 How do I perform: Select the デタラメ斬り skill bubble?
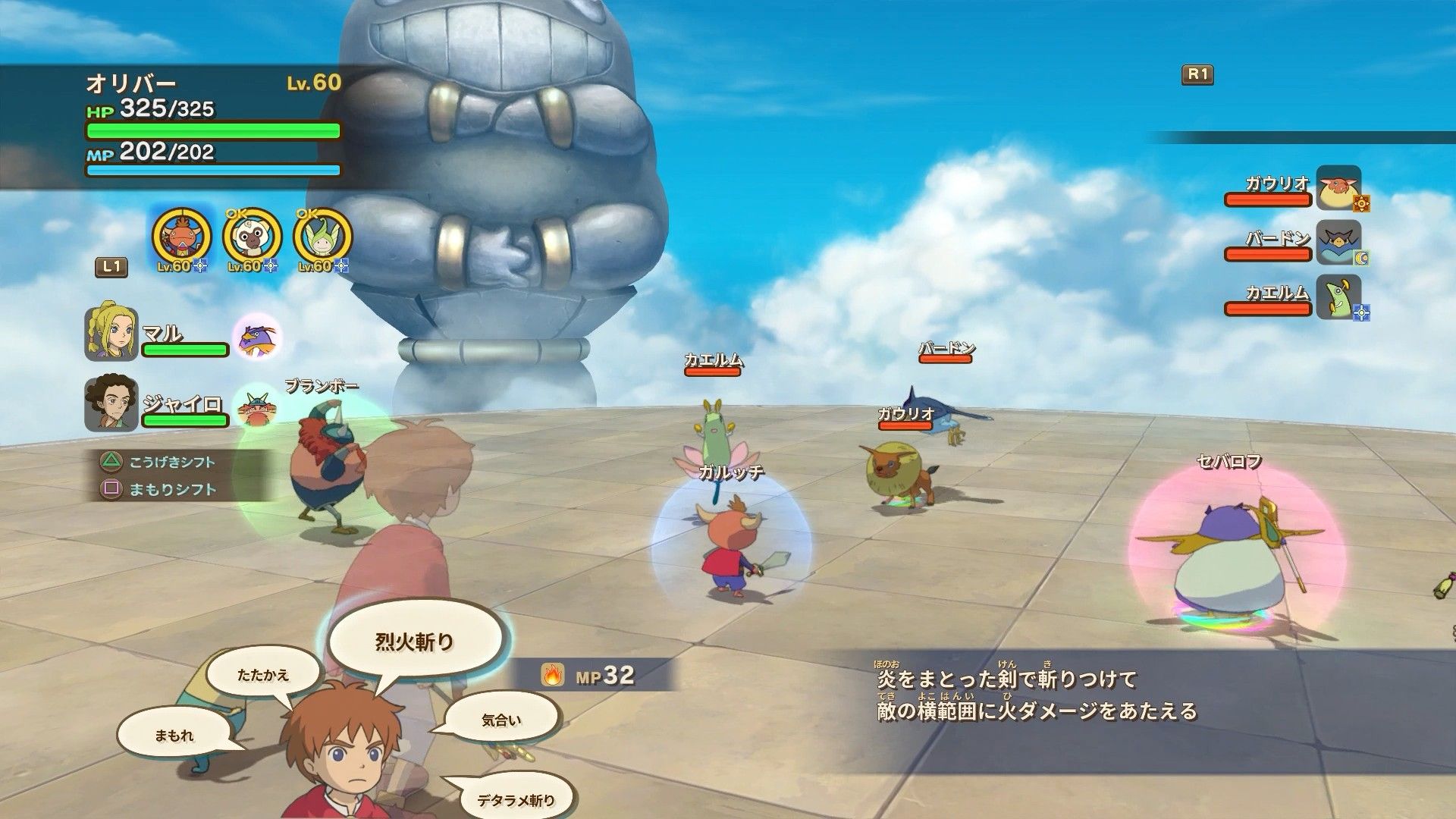click(x=516, y=799)
